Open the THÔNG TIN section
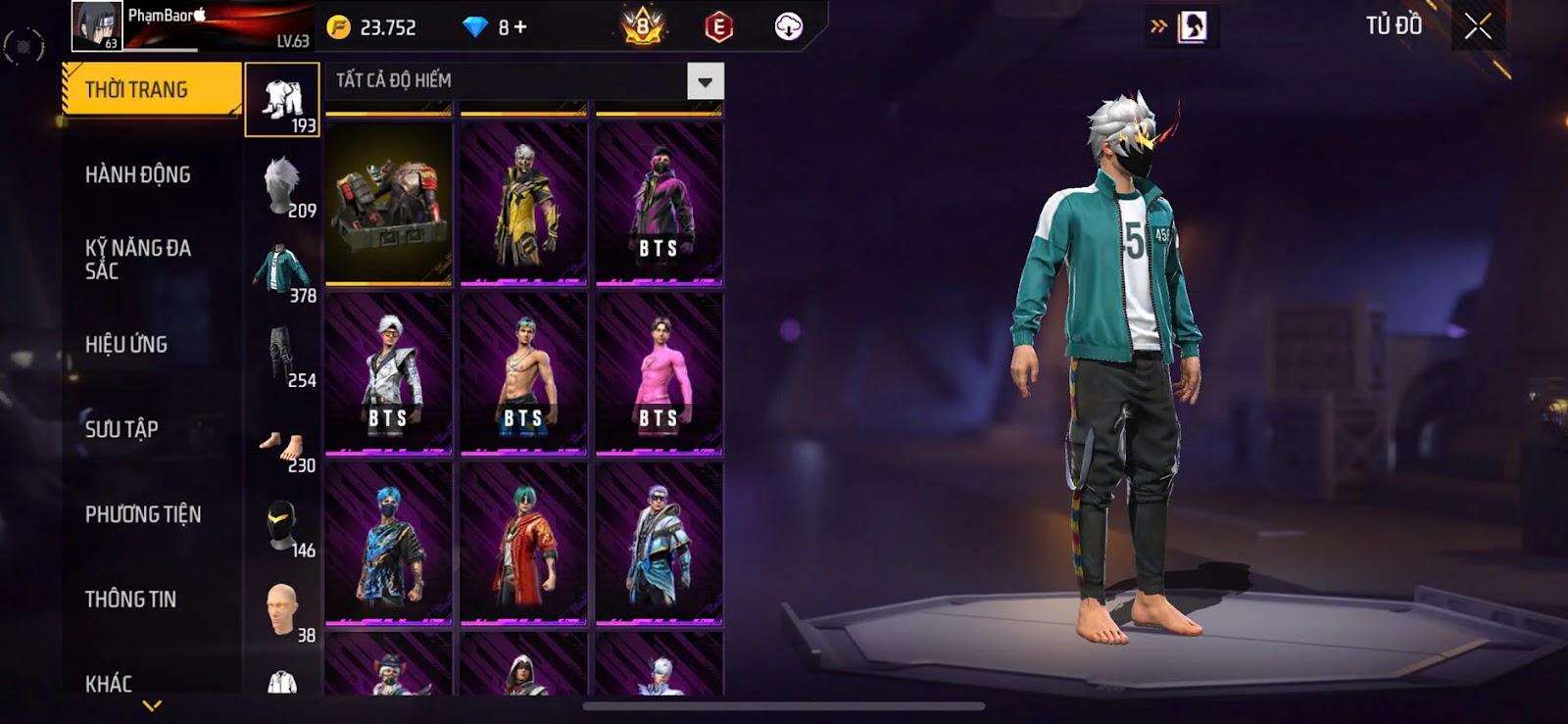 (x=130, y=600)
